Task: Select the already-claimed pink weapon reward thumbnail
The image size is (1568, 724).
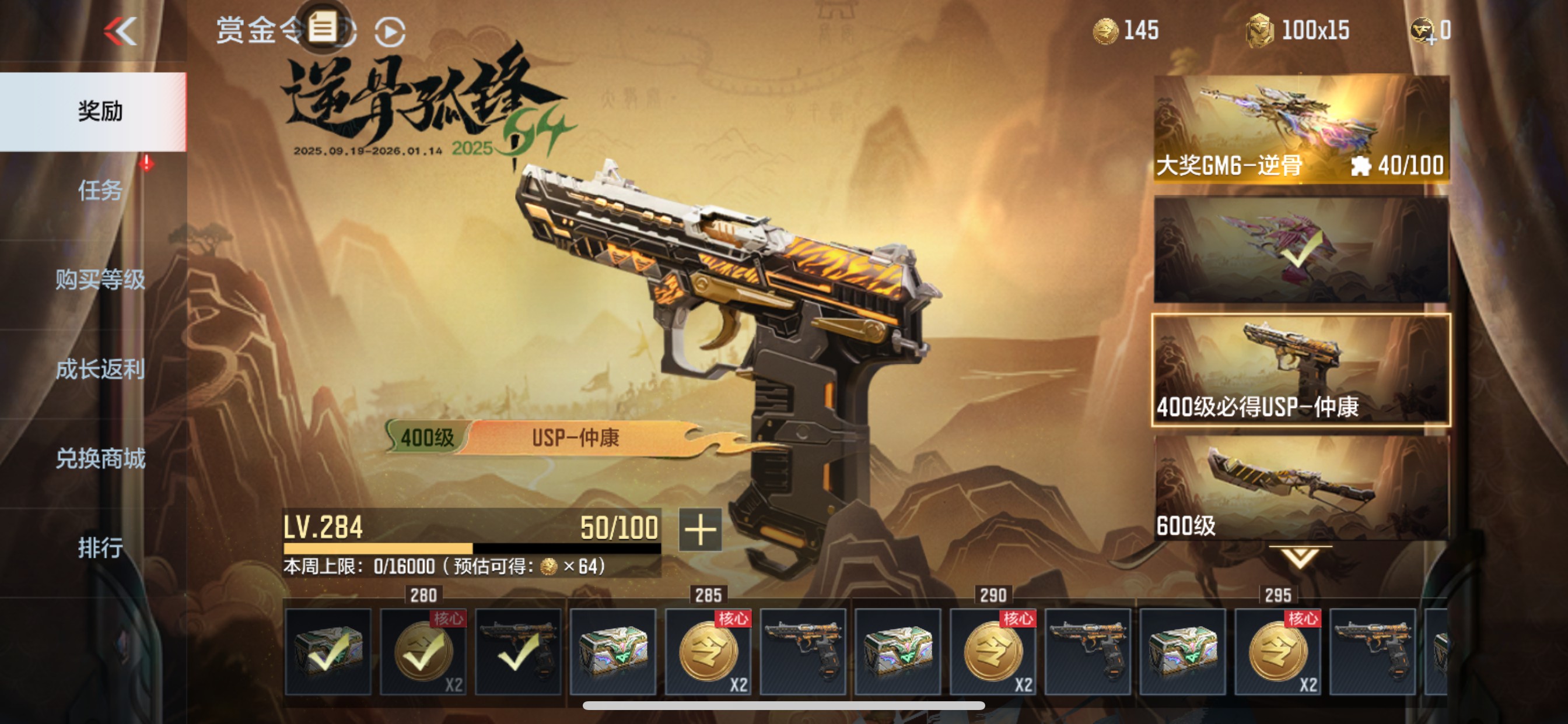Action: (1301, 249)
